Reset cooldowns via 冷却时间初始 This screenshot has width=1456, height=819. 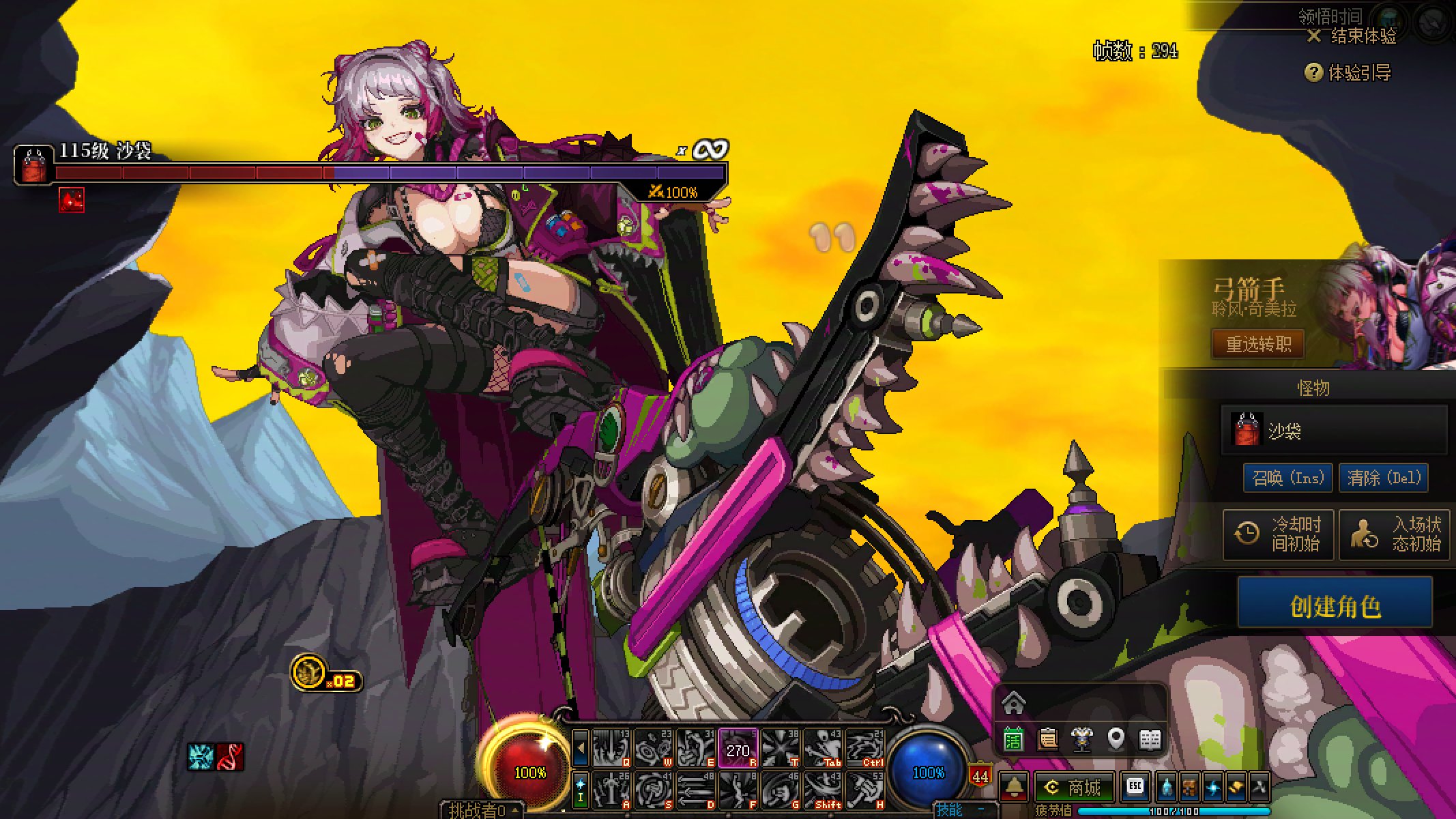tap(1278, 534)
